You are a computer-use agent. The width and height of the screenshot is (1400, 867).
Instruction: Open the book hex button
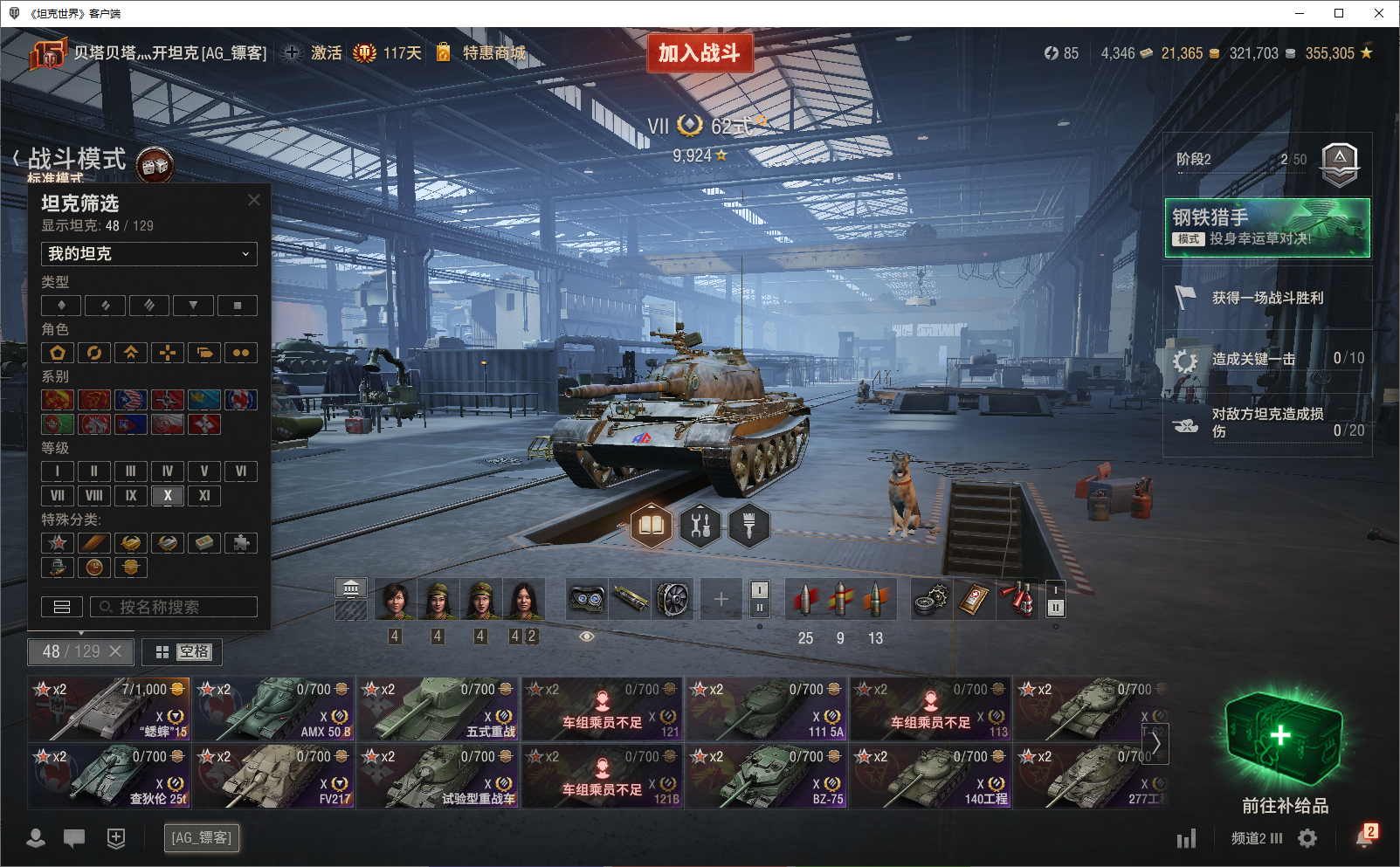[x=652, y=526]
